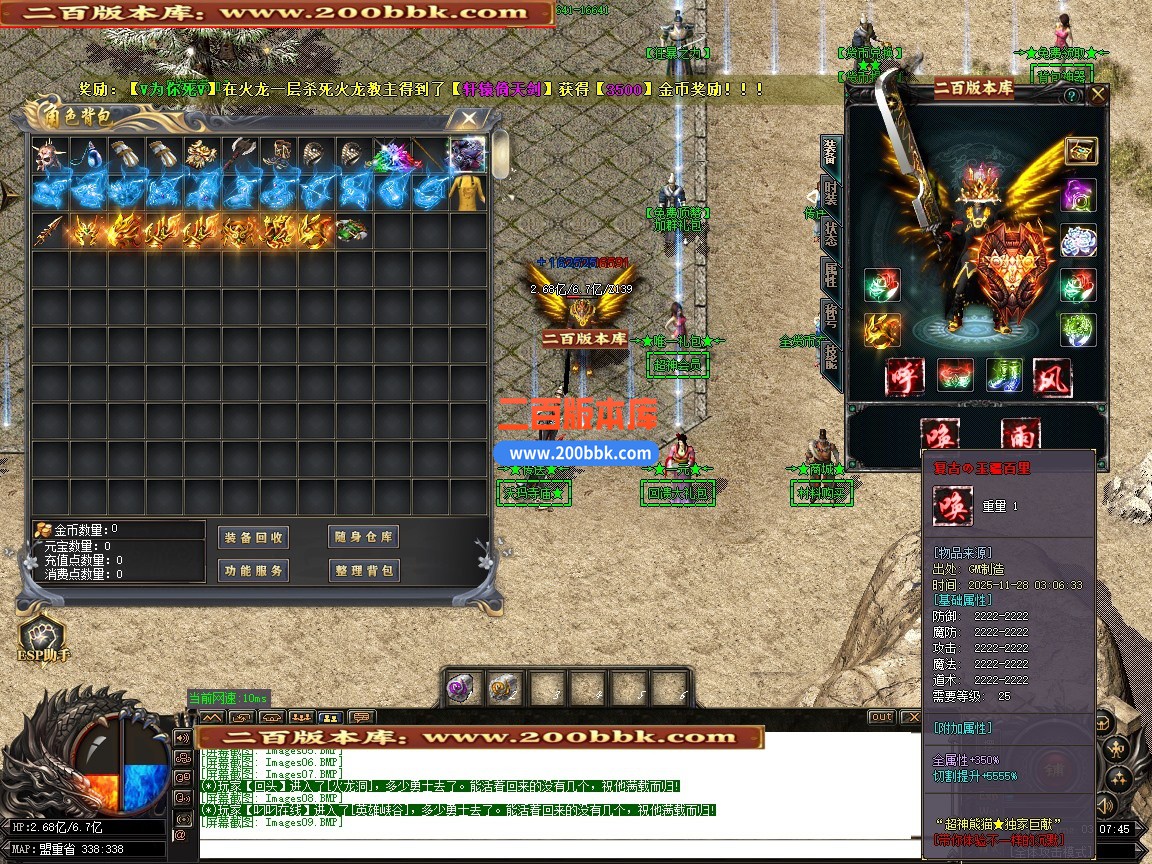Screen dimensions: 1152x864
Task: Click the chat panel's out button
Action: tap(881, 717)
